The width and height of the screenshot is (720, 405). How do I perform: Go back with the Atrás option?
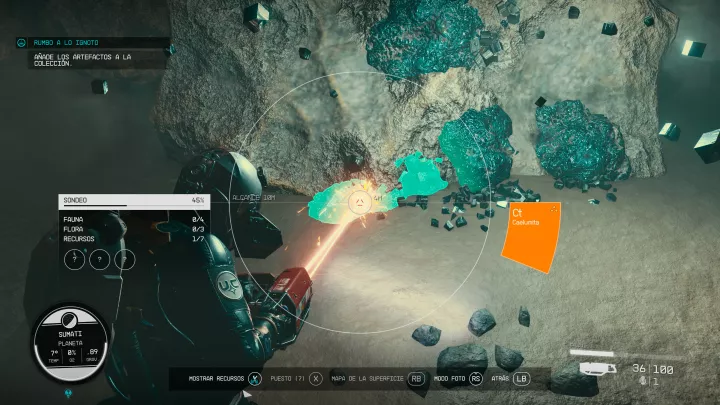point(521,379)
